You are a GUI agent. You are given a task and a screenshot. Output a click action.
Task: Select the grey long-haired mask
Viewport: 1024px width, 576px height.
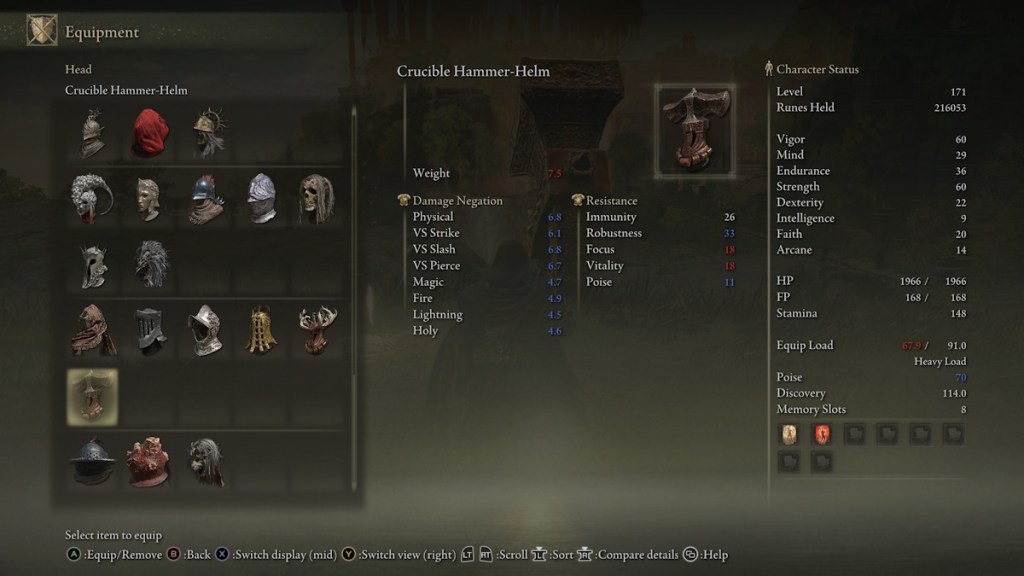pos(206,461)
